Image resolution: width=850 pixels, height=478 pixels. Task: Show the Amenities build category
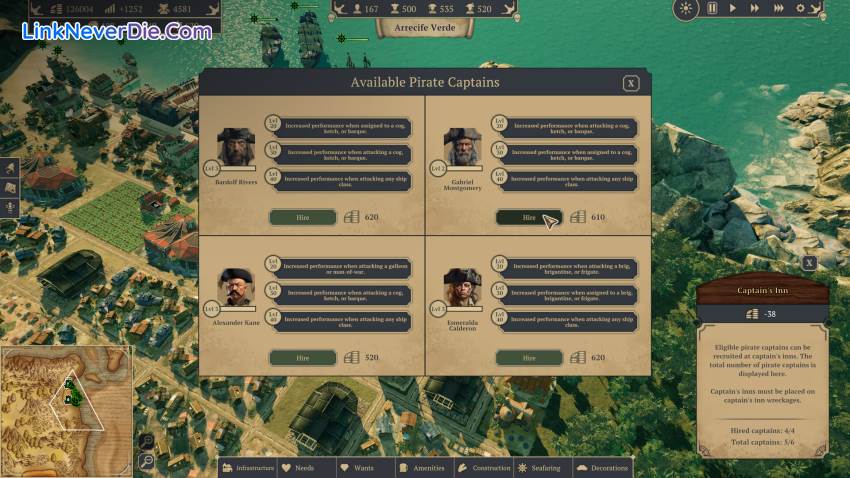421,468
